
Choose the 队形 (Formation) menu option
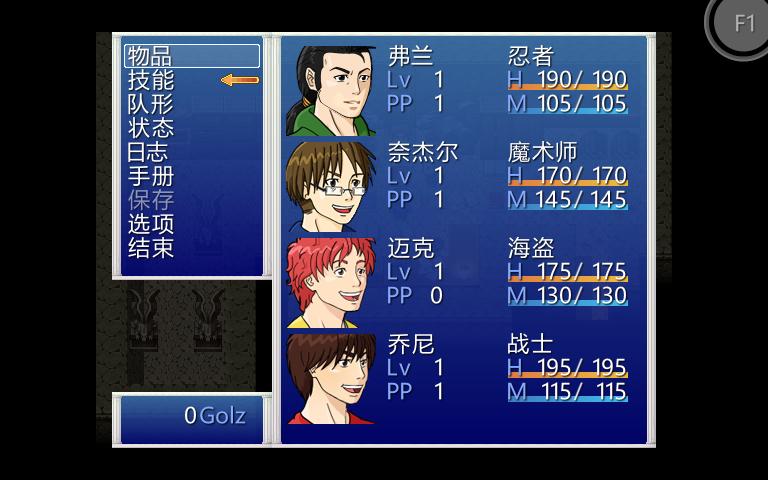point(151,104)
